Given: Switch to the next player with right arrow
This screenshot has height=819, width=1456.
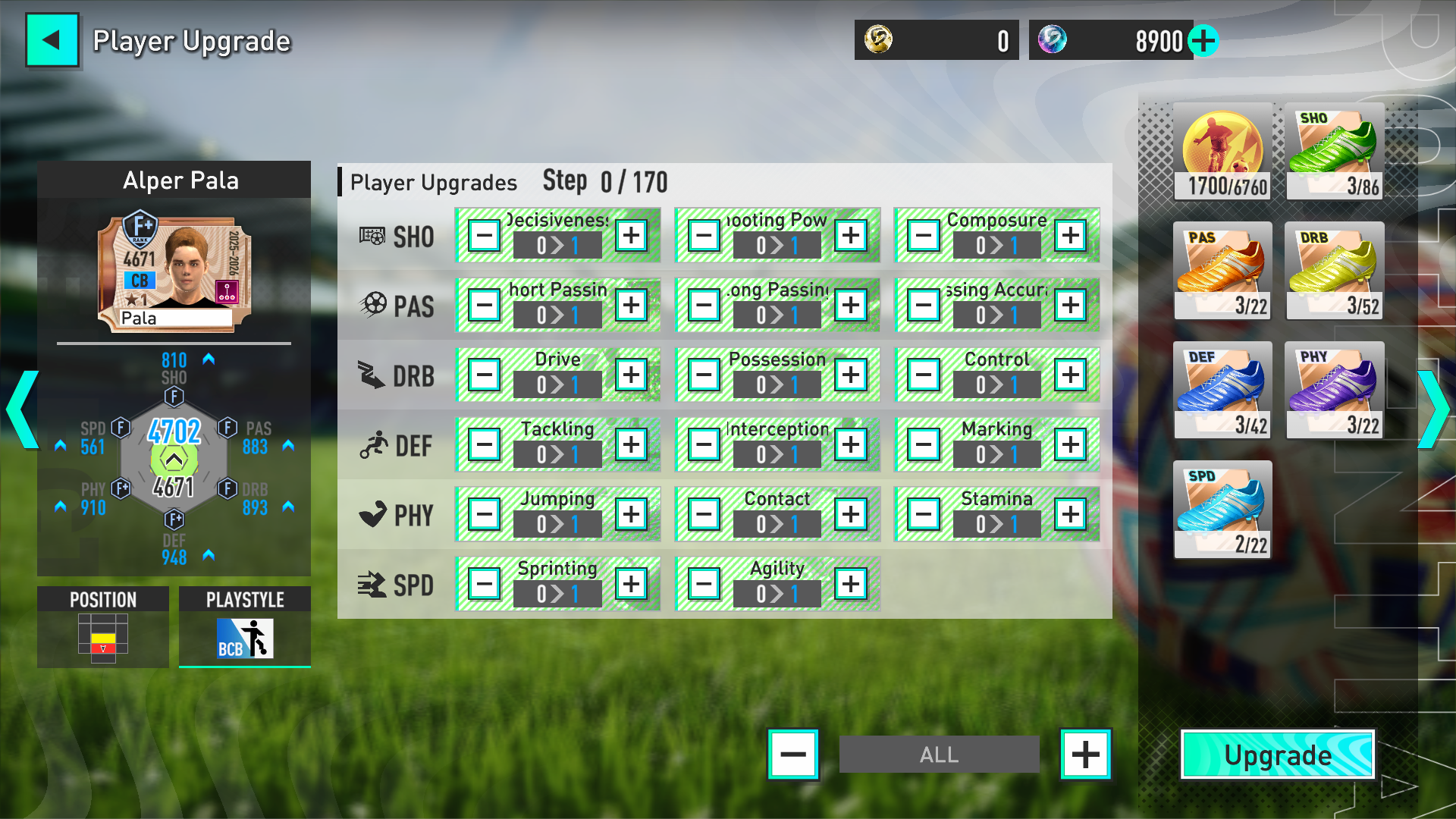Looking at the screenshot, I should click(1433, 409).
